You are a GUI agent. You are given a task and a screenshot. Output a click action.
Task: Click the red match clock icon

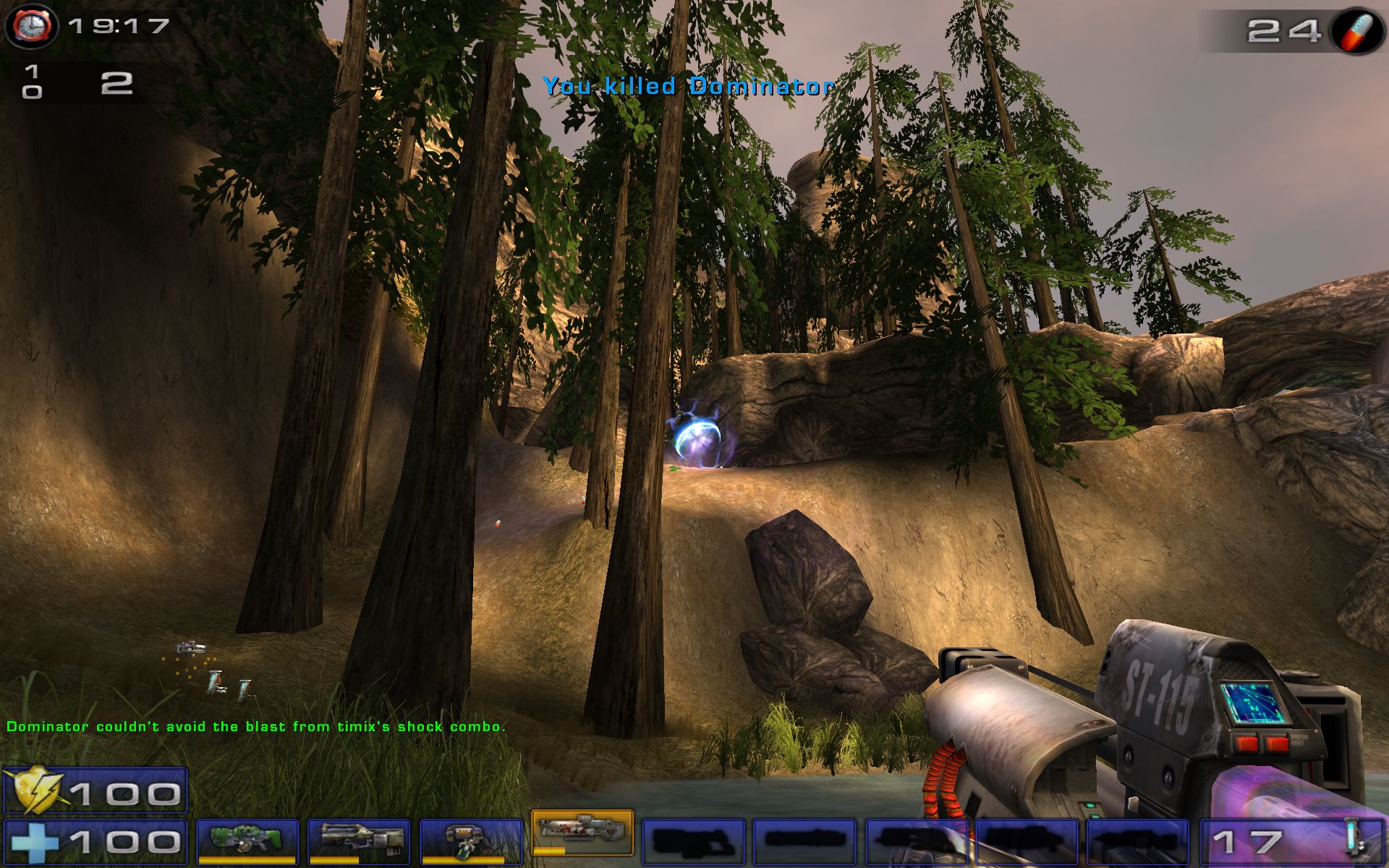30,26
